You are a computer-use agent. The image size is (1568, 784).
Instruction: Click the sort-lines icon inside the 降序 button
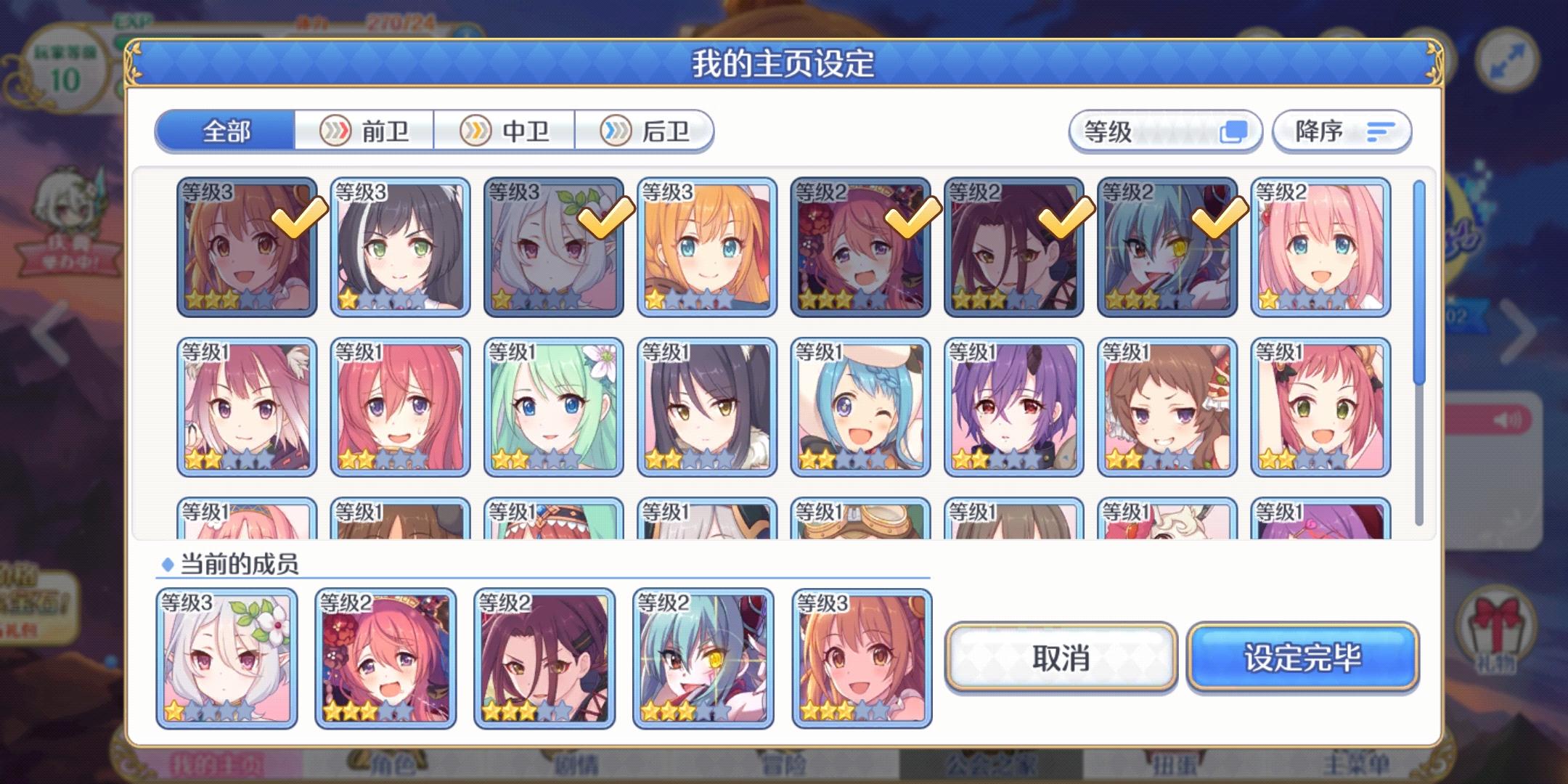[x=1381, y=131]
